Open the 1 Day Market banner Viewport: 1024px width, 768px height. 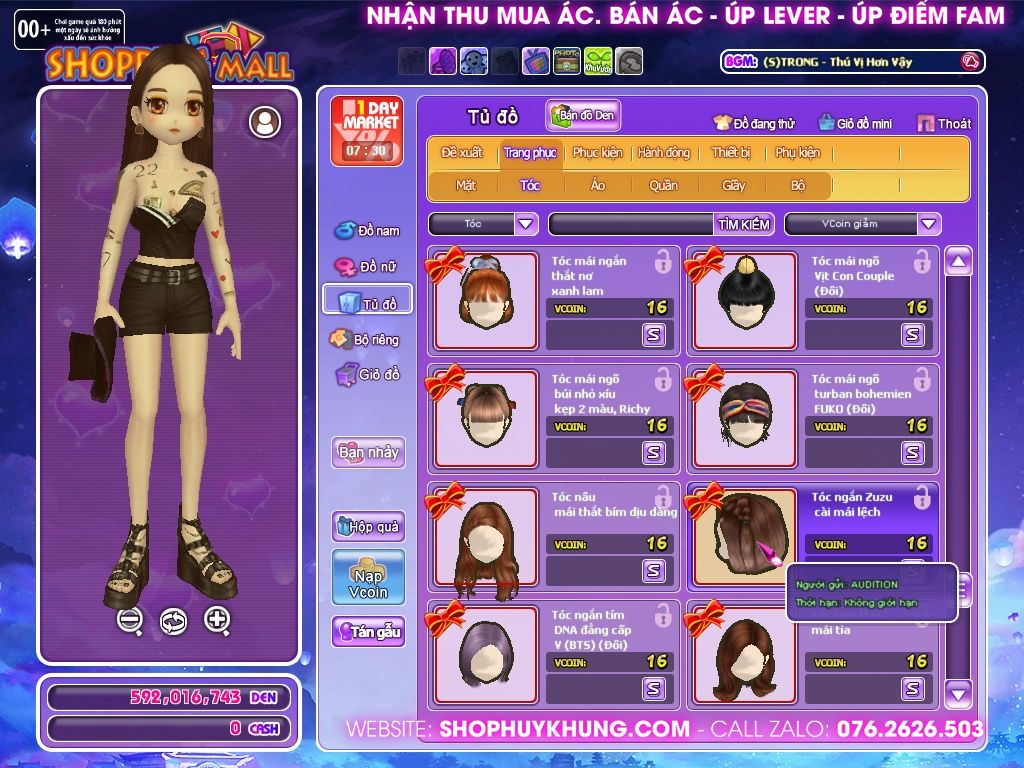click(365, 131)
